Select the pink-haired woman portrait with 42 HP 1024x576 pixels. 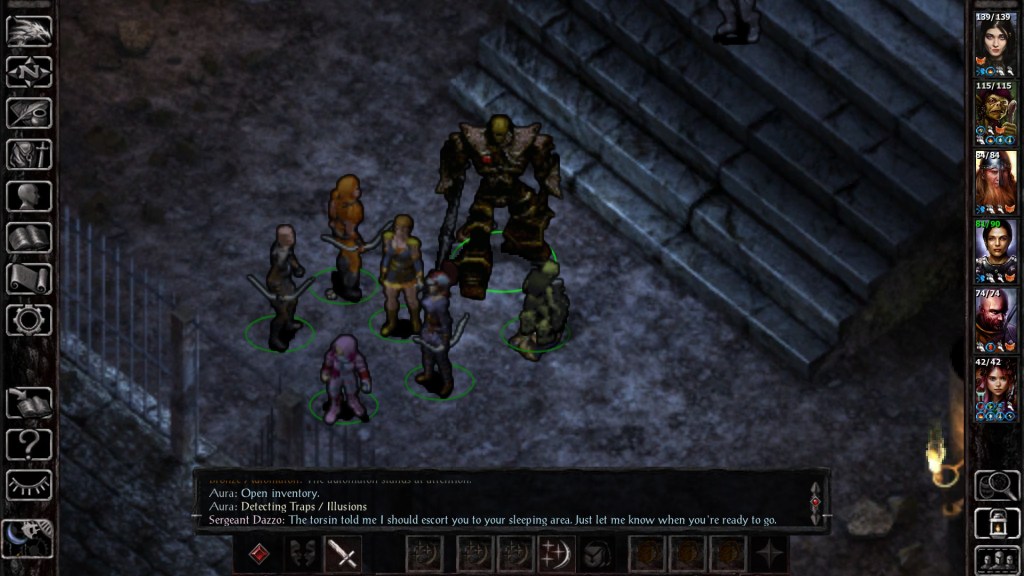click(996, 391)
